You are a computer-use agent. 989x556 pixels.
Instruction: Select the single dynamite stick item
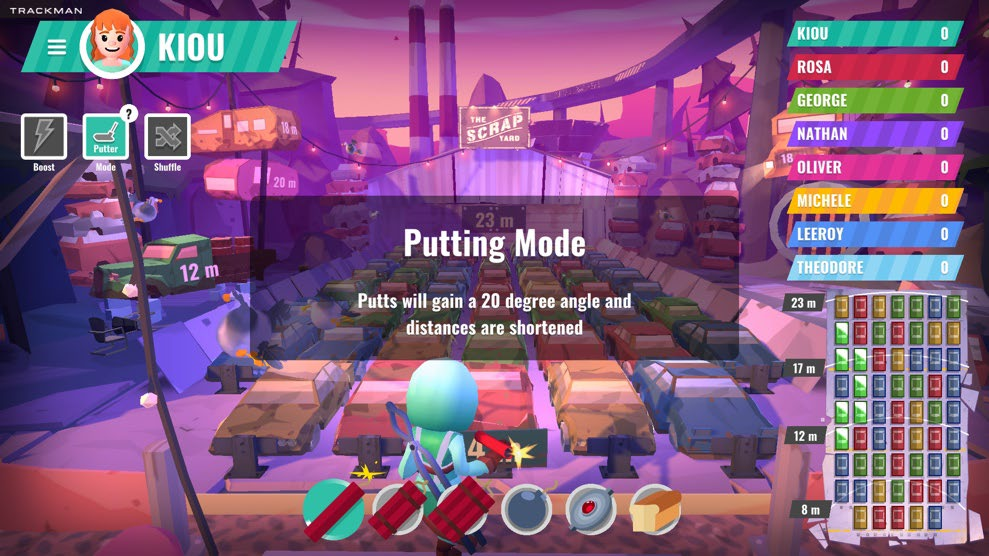coord(334,508)
